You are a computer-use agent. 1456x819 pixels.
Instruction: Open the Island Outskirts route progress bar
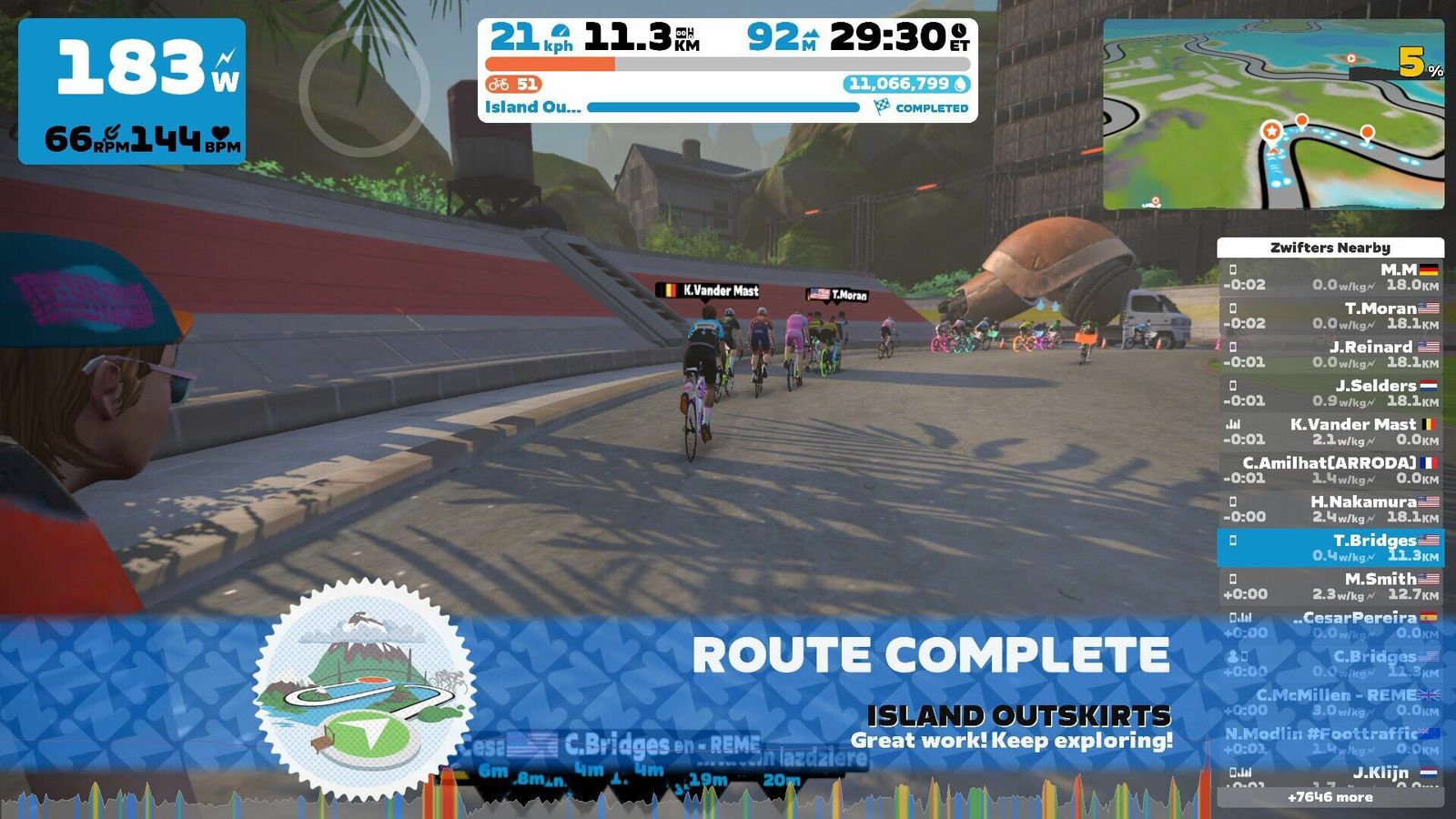pyautogui.click(x=723, y=107)
